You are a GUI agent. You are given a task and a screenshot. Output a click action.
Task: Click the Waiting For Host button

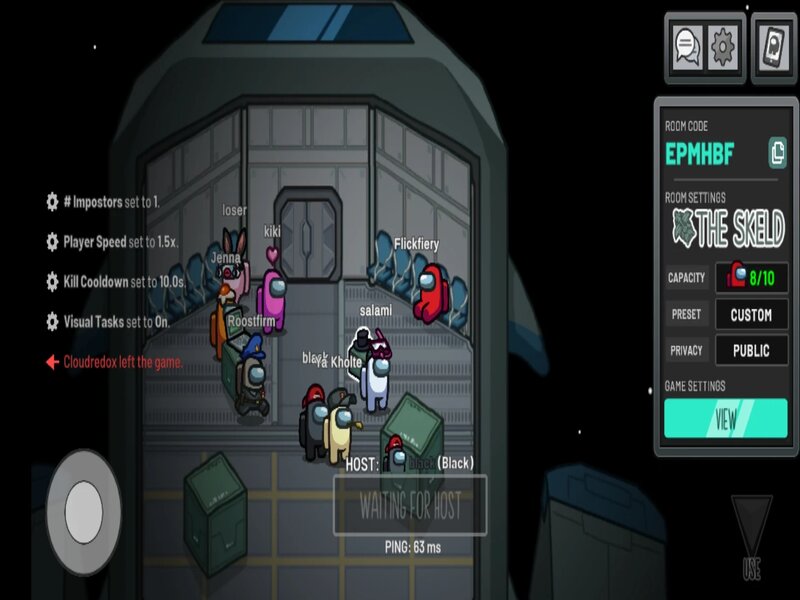410,505
